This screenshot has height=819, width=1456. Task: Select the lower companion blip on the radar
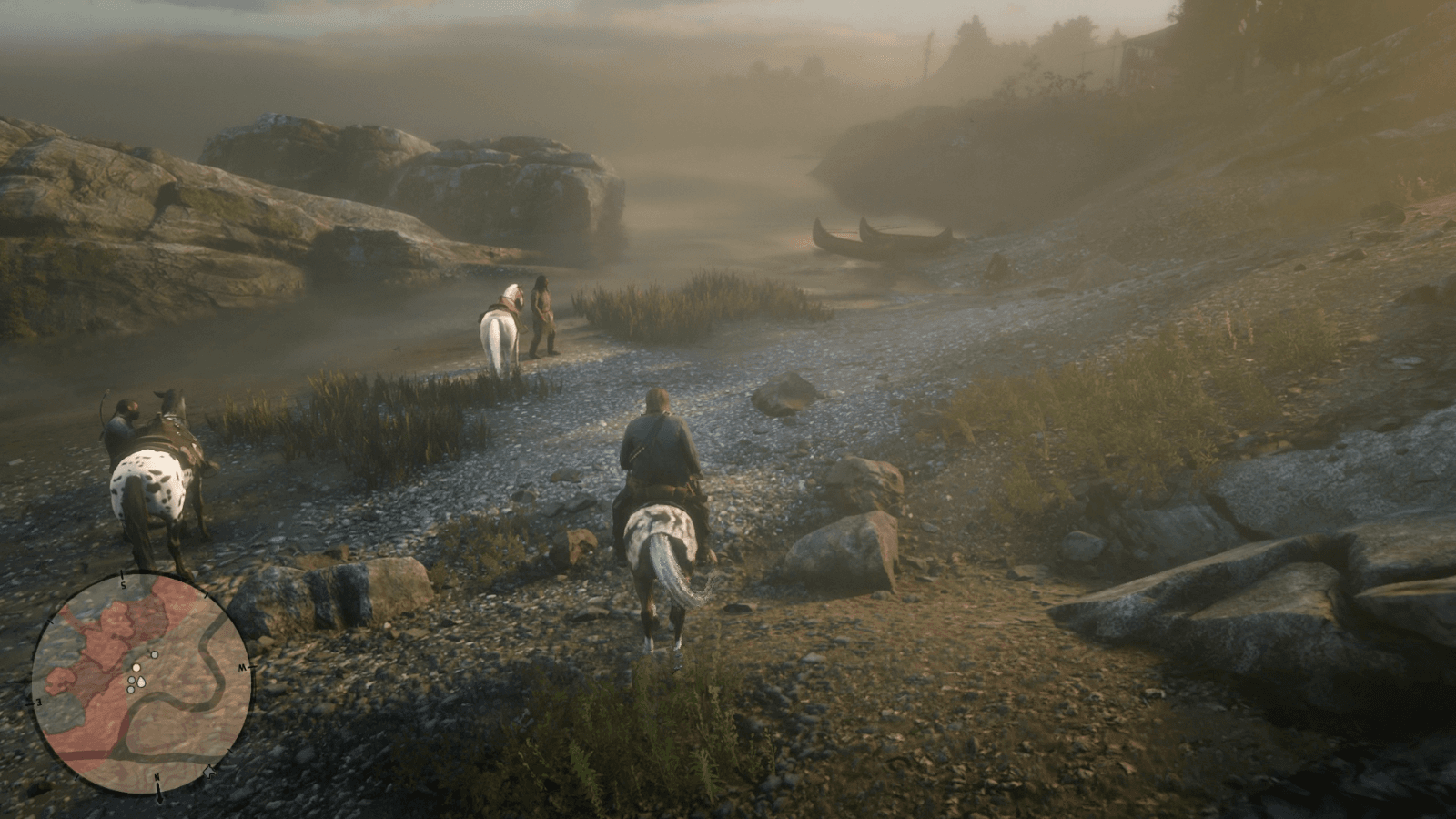(x=130, y=689)
